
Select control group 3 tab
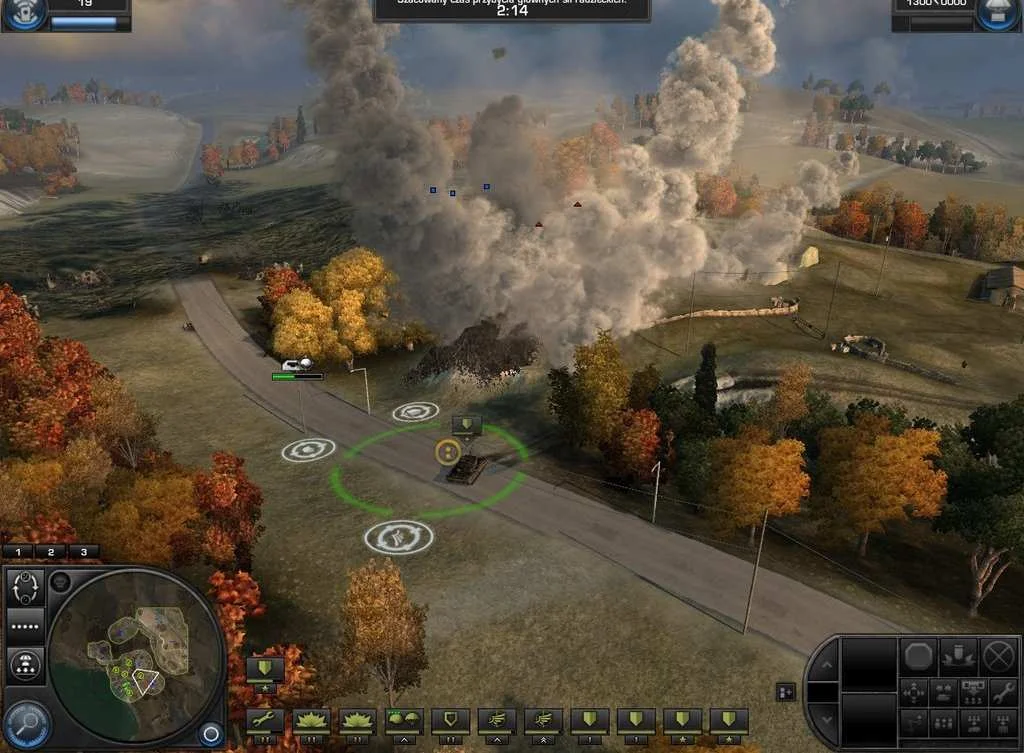pyautogui.click(x=83, y=551)
